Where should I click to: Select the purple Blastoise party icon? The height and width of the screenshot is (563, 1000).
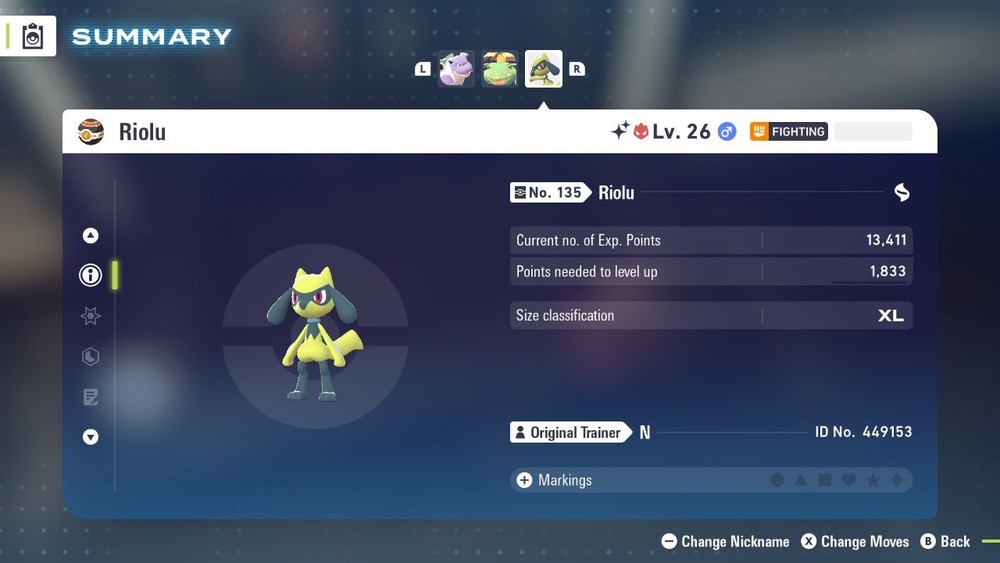tap(457, 70)
